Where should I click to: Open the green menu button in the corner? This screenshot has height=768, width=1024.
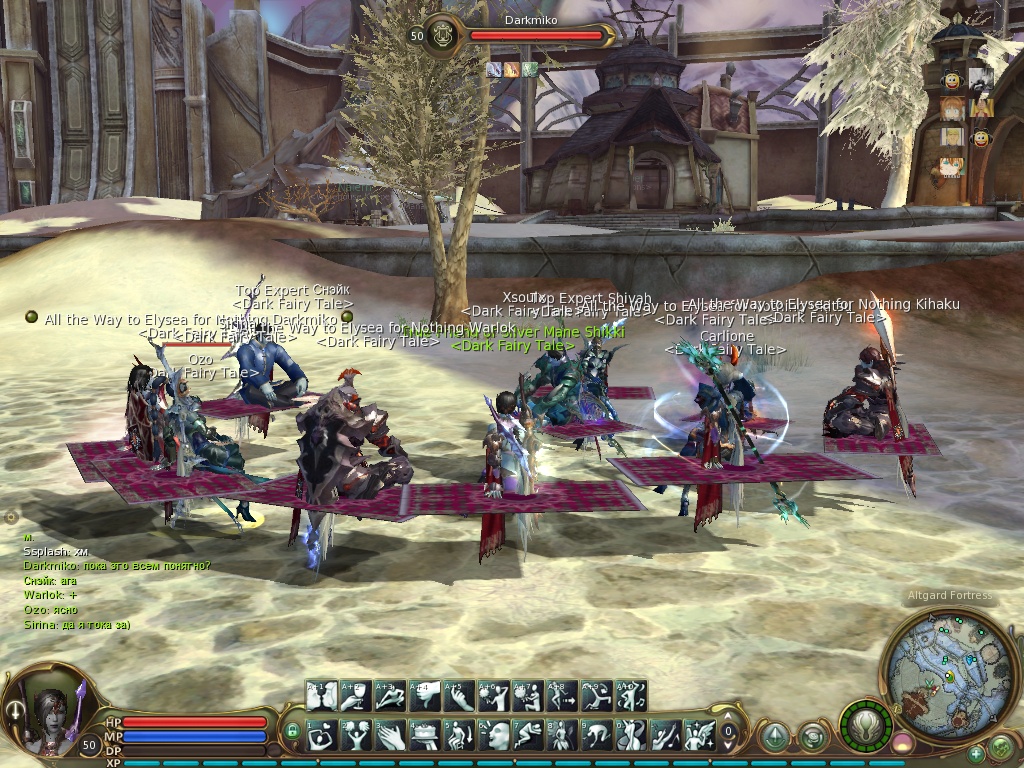pyautogui.click(x=1001, y=746)
